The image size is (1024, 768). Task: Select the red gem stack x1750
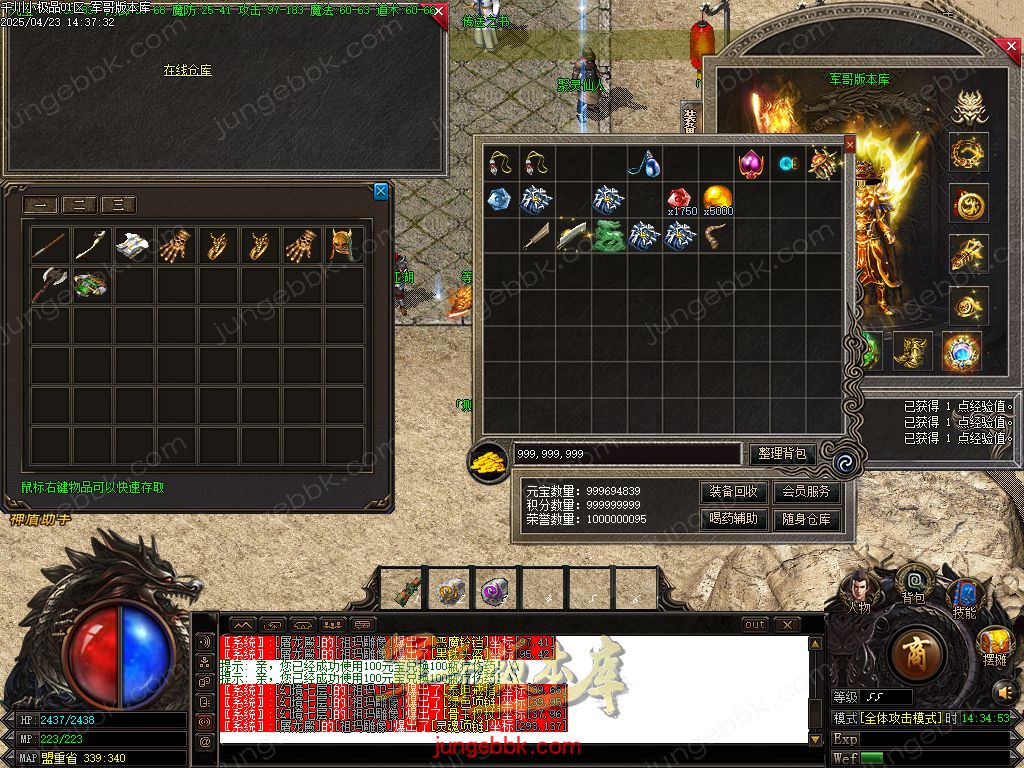(681, 198)
